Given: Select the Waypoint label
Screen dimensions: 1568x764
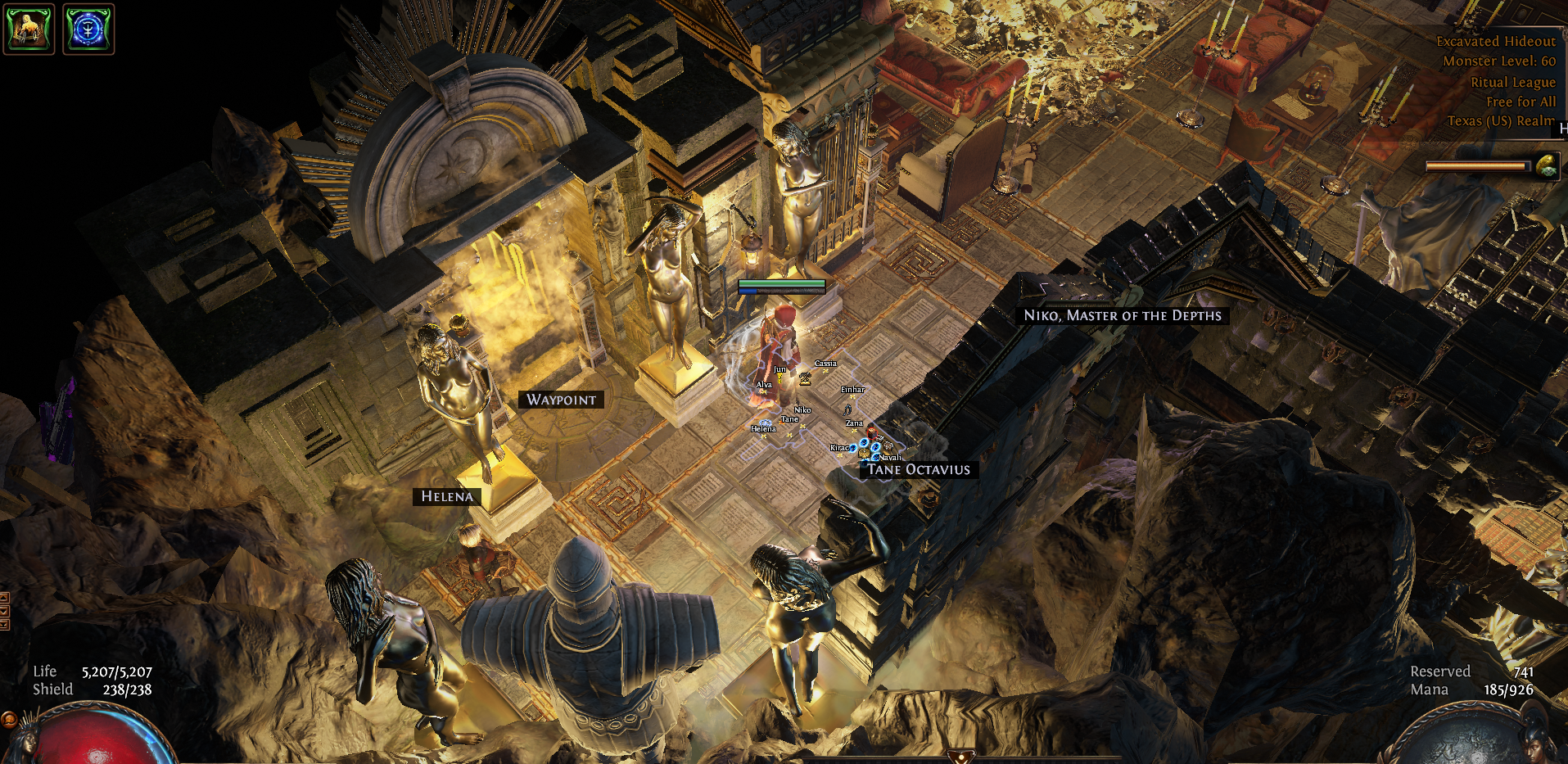Looking at the screenshot, I should [x=561, y=400].
